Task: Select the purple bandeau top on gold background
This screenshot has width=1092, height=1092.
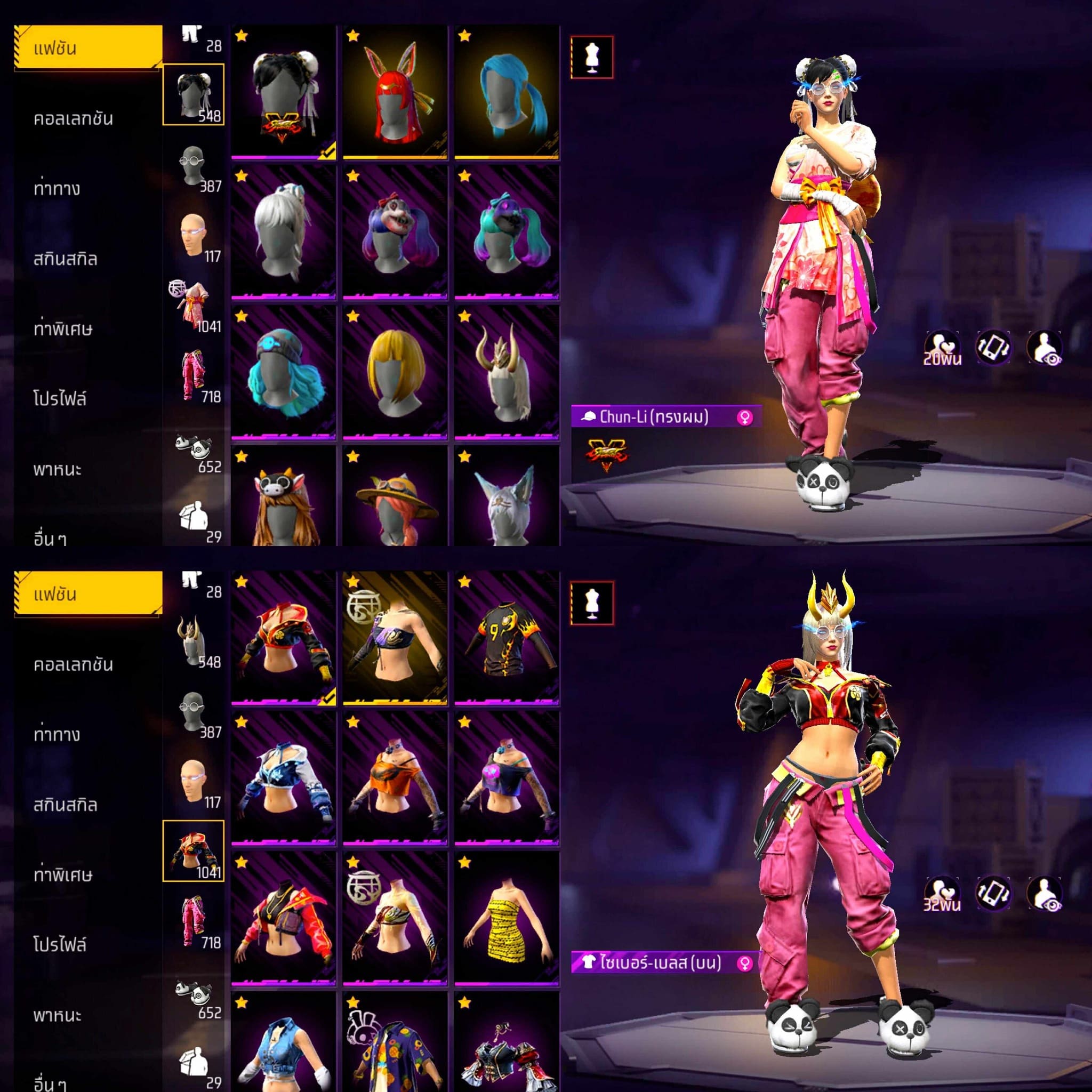Action: pyautogui.click(x=395, y=639)
